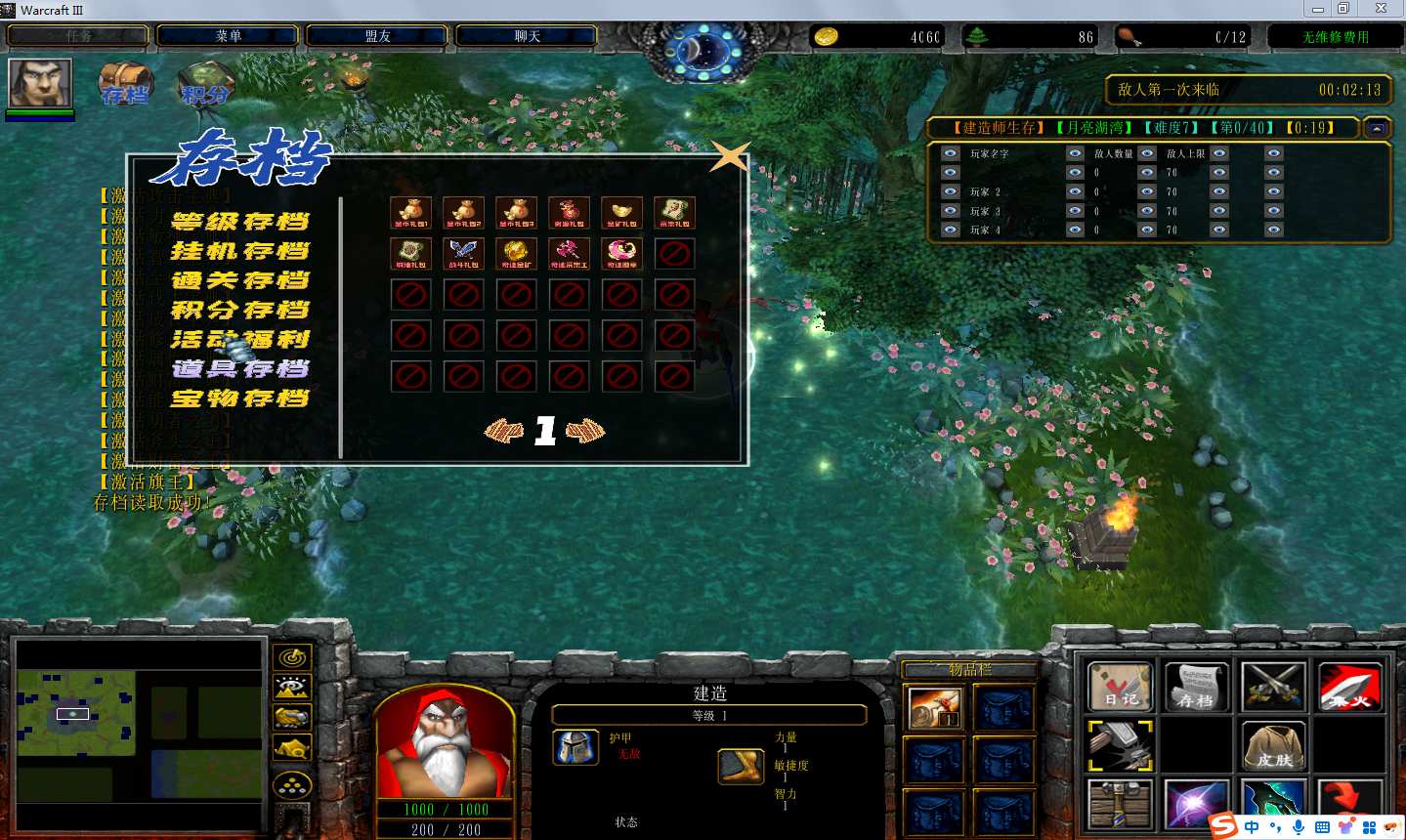Close the 存档 panel with the star X

point(729,156)
